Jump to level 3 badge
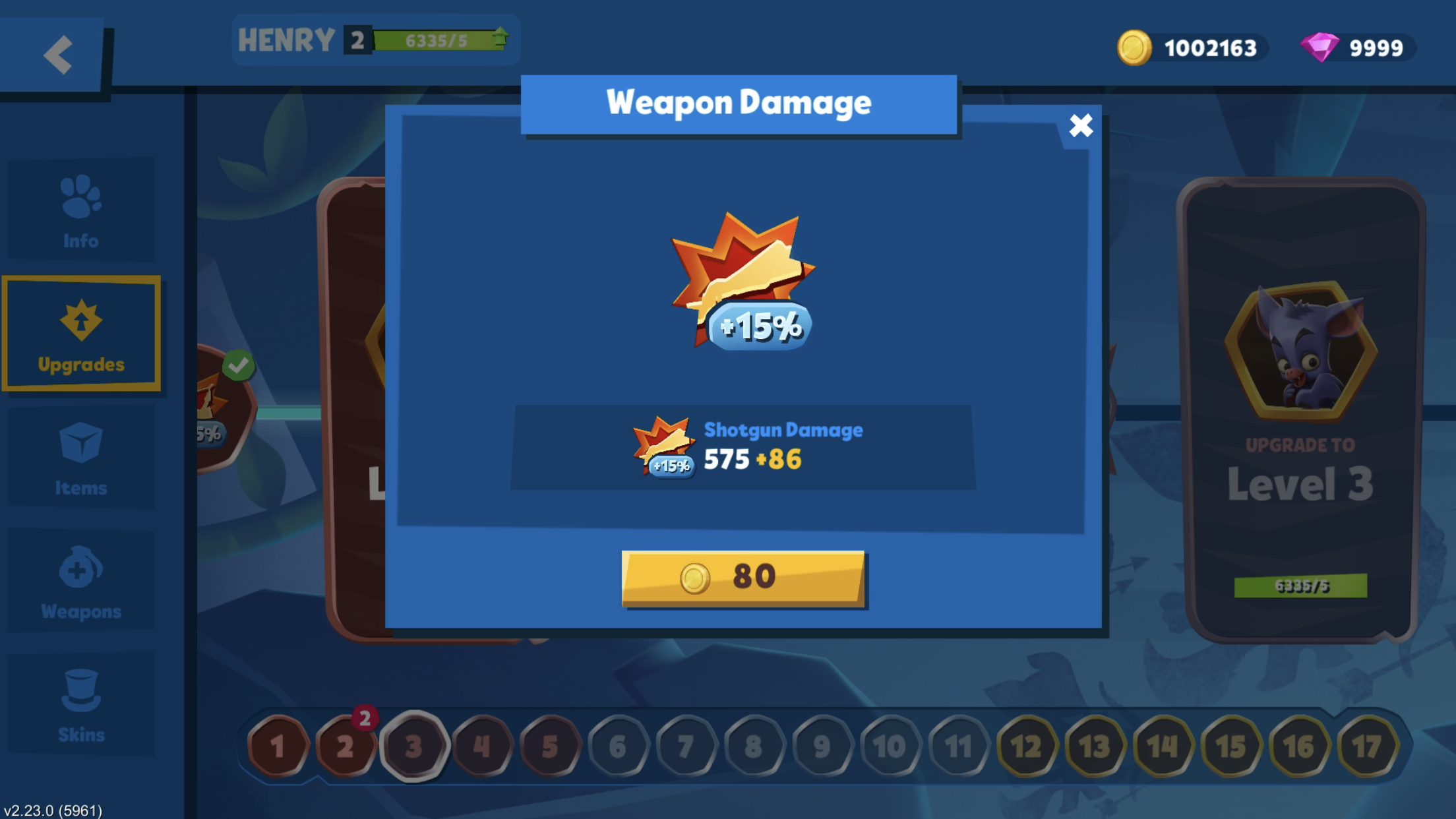 pos(413,747)
